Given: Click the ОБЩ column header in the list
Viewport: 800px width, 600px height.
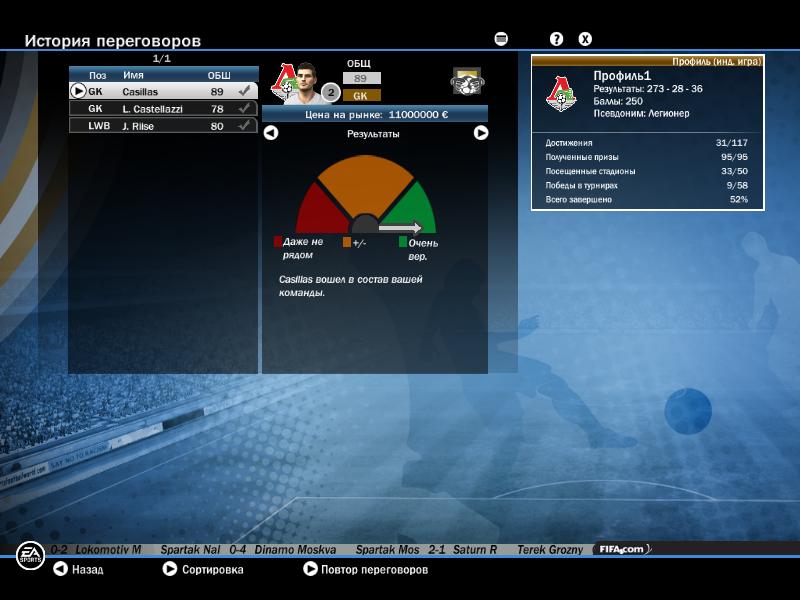Looking at the screenshot, I should coord(218,75).
